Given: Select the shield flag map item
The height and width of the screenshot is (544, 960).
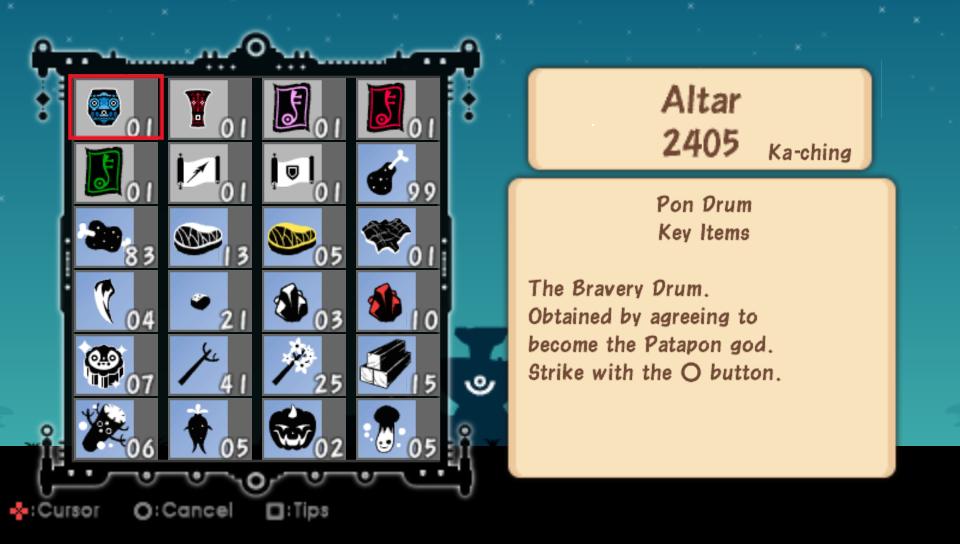Looking at the screenshot, I should (303, 171).
